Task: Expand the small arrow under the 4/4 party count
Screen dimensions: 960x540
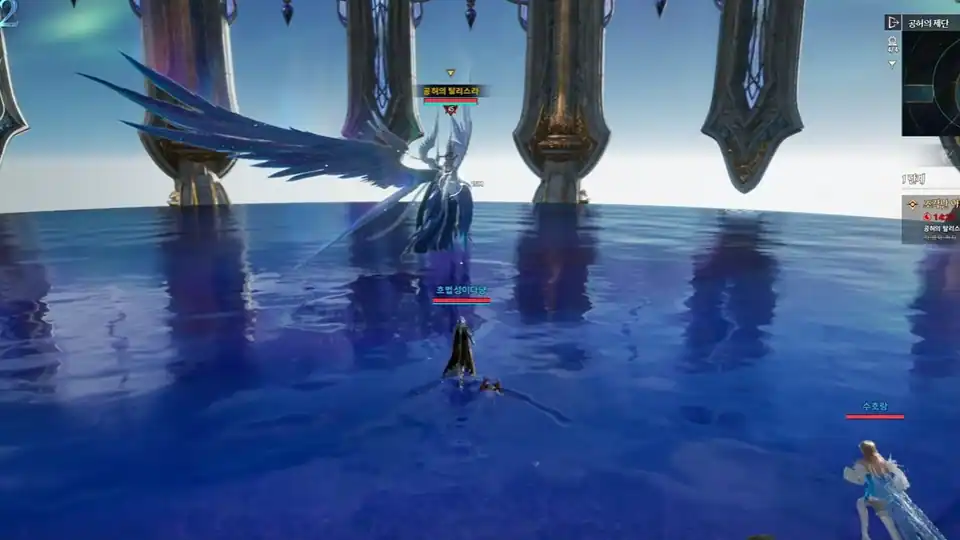Action: (892, 64)
